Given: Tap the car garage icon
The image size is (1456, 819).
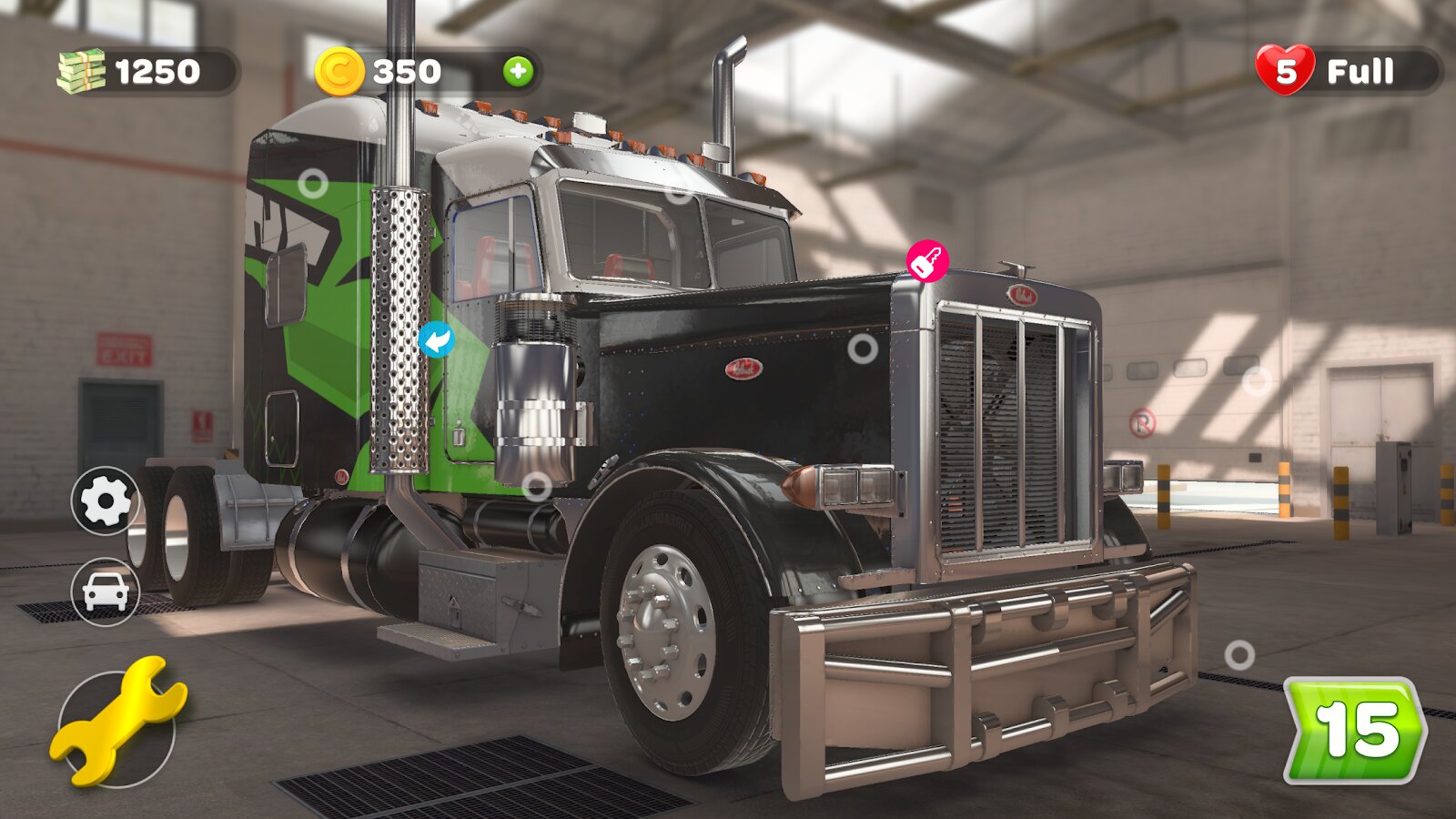Looking at the screenshot, I should 105,591.
